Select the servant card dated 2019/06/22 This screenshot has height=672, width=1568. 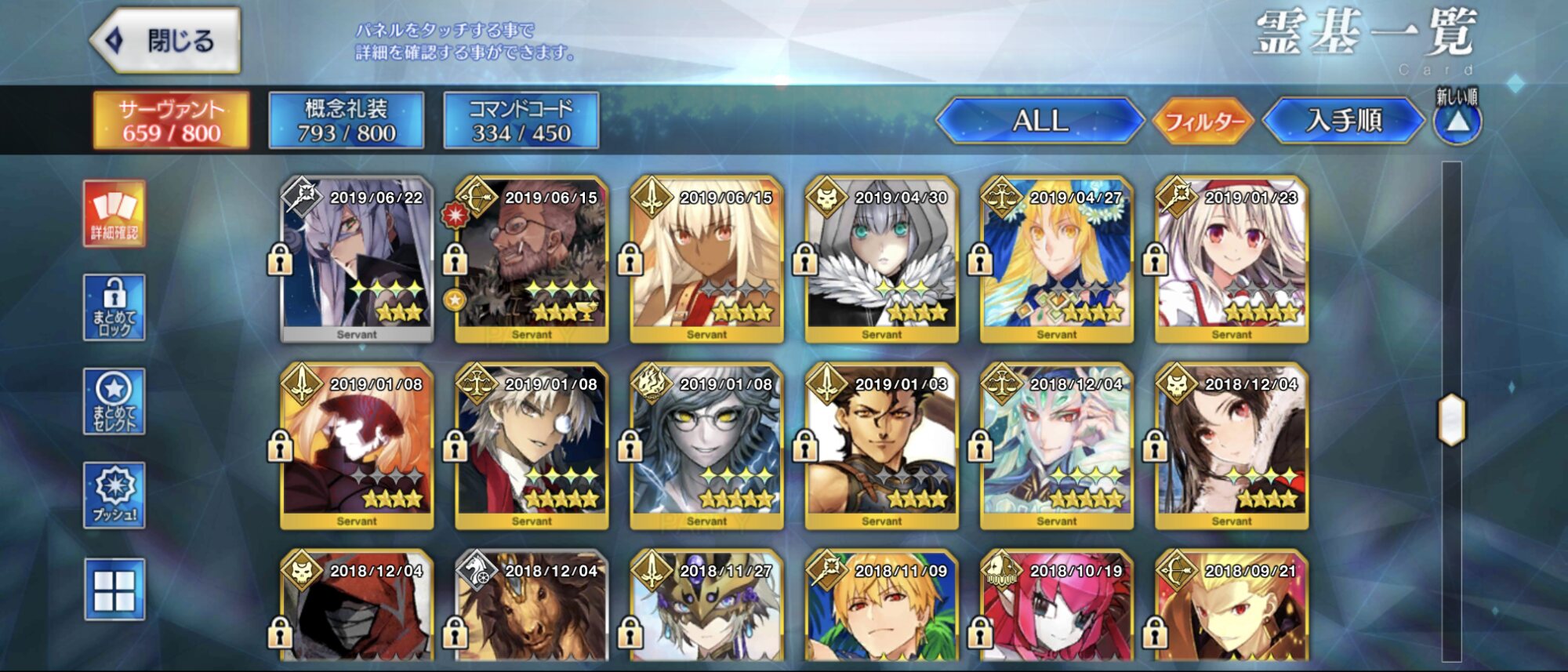point(357,260)
